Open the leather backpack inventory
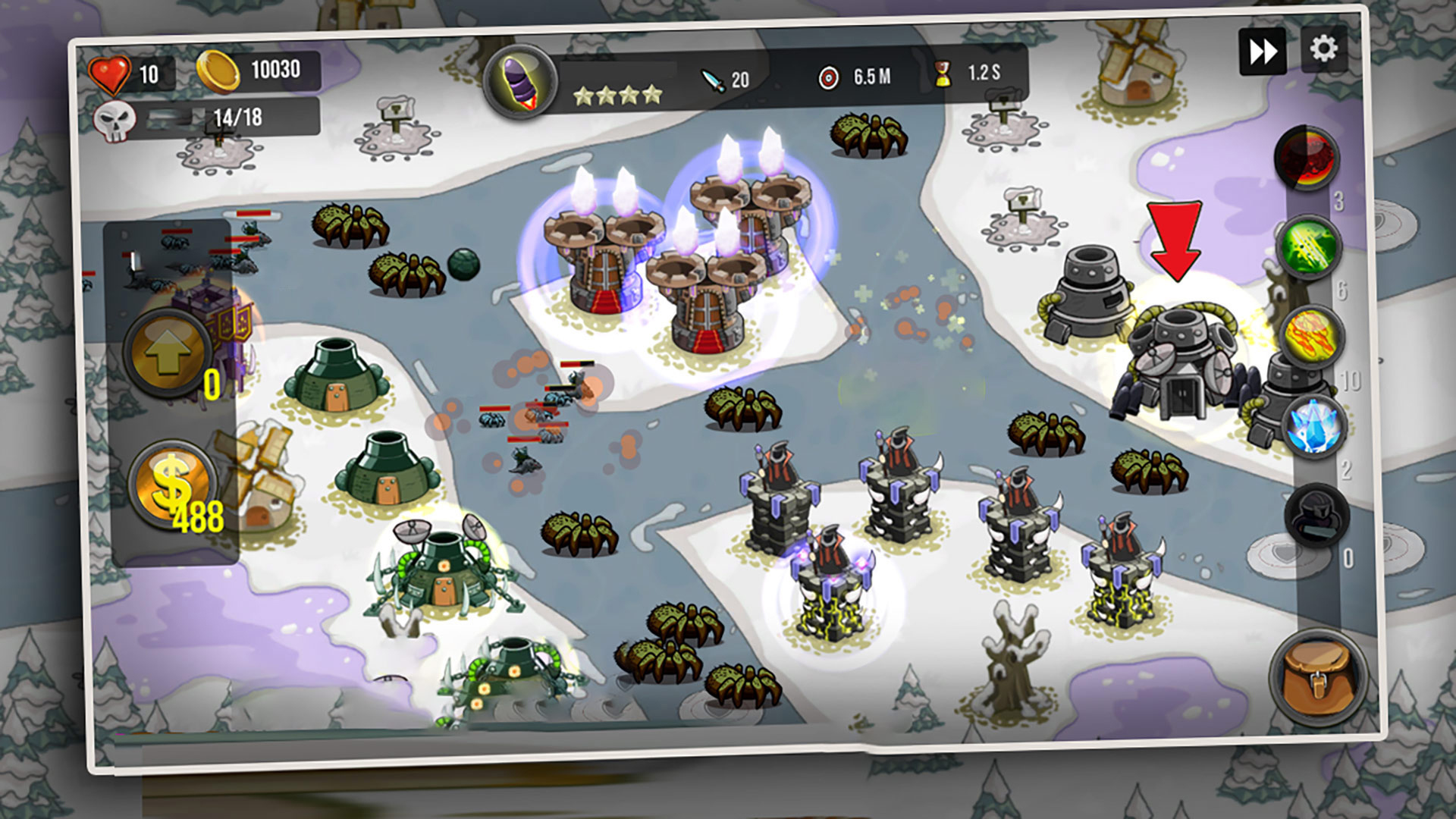The width and height of the screenshot is (1456, 819). pyautogui.click(x=1318, y=677)
